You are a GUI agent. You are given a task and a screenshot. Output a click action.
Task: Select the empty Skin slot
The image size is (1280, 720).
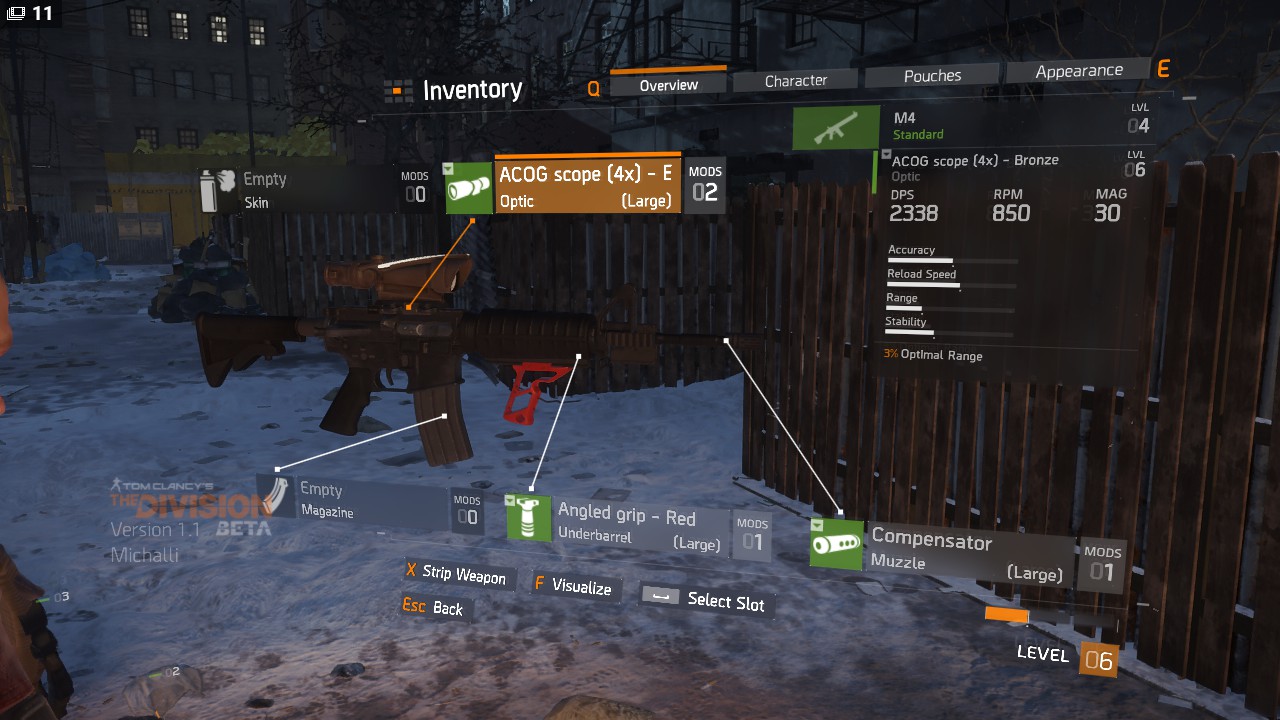300,190
